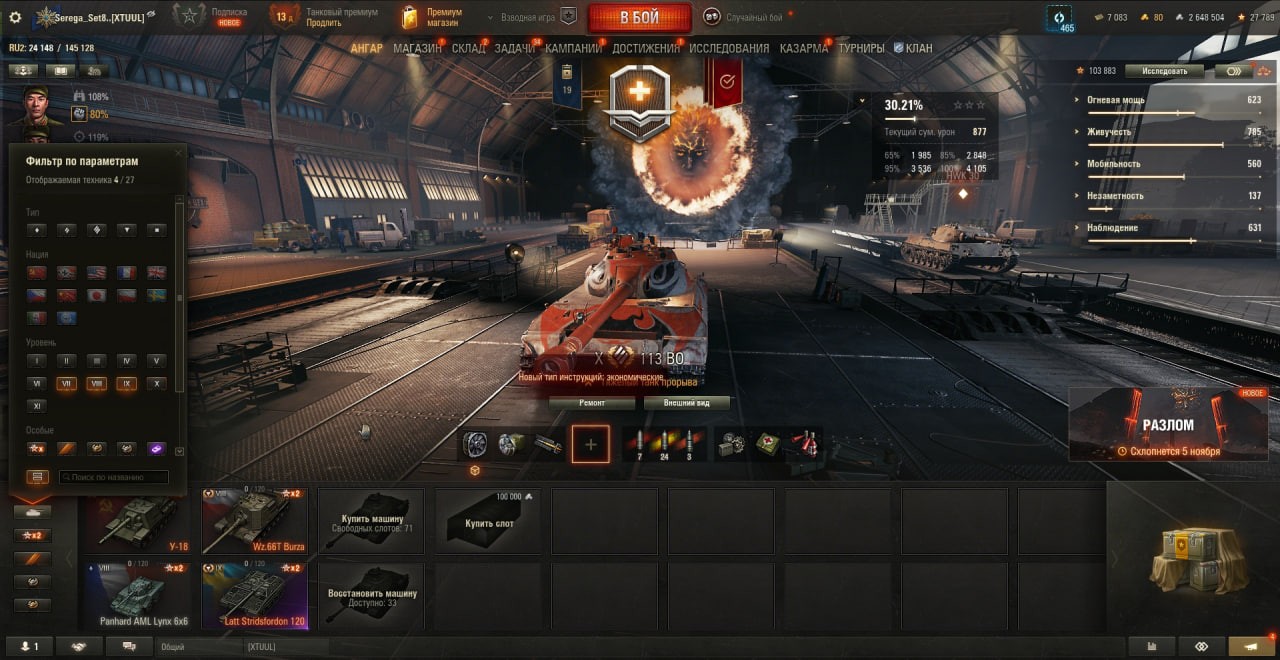Viewport: 1280px width, 660px height.
Task: Click the Купить слот tile
Action: pyautogui.click(x=489, y=520)
